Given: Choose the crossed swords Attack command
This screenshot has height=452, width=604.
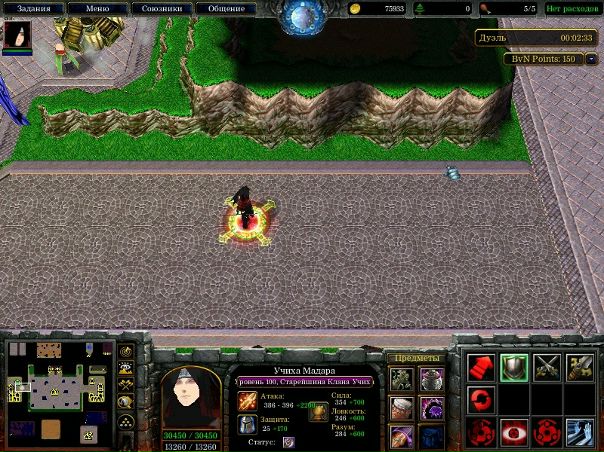Looking at the screenshot, I should click(x=547, y=367).
